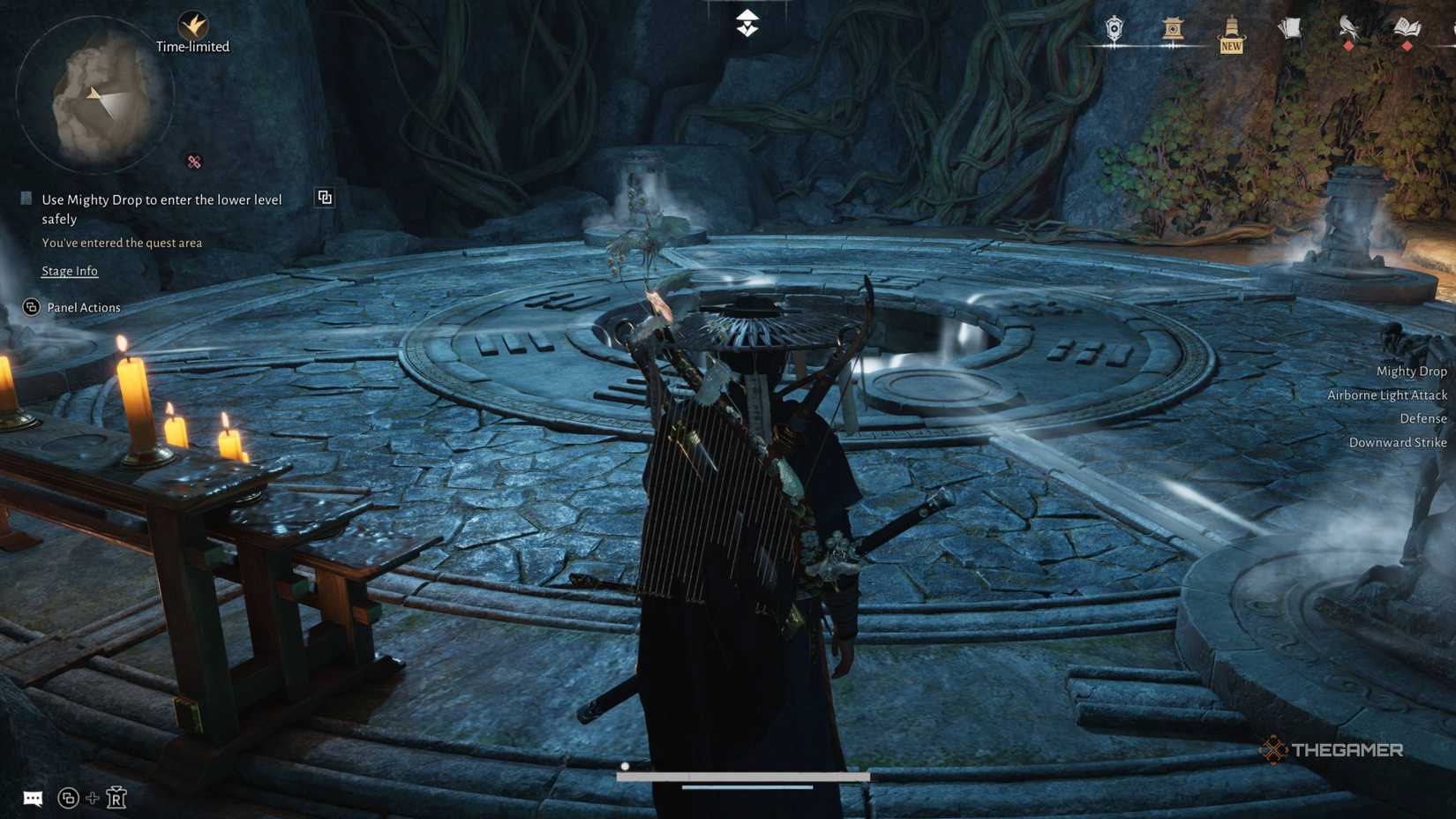This screenshot has height=819, width=1456.
Task: Open the chat bubble icon bottom-left
Action: pos(34,797)
